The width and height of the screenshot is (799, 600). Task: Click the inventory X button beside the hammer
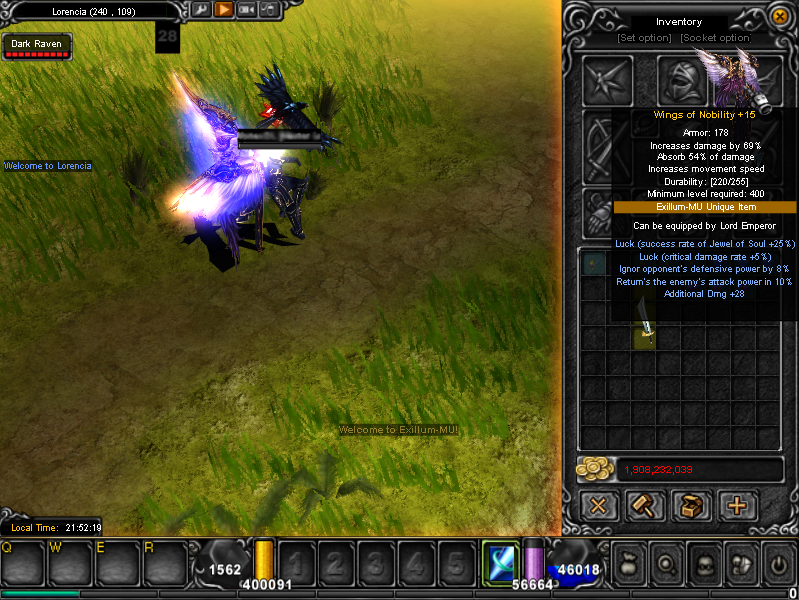point(598,506)
